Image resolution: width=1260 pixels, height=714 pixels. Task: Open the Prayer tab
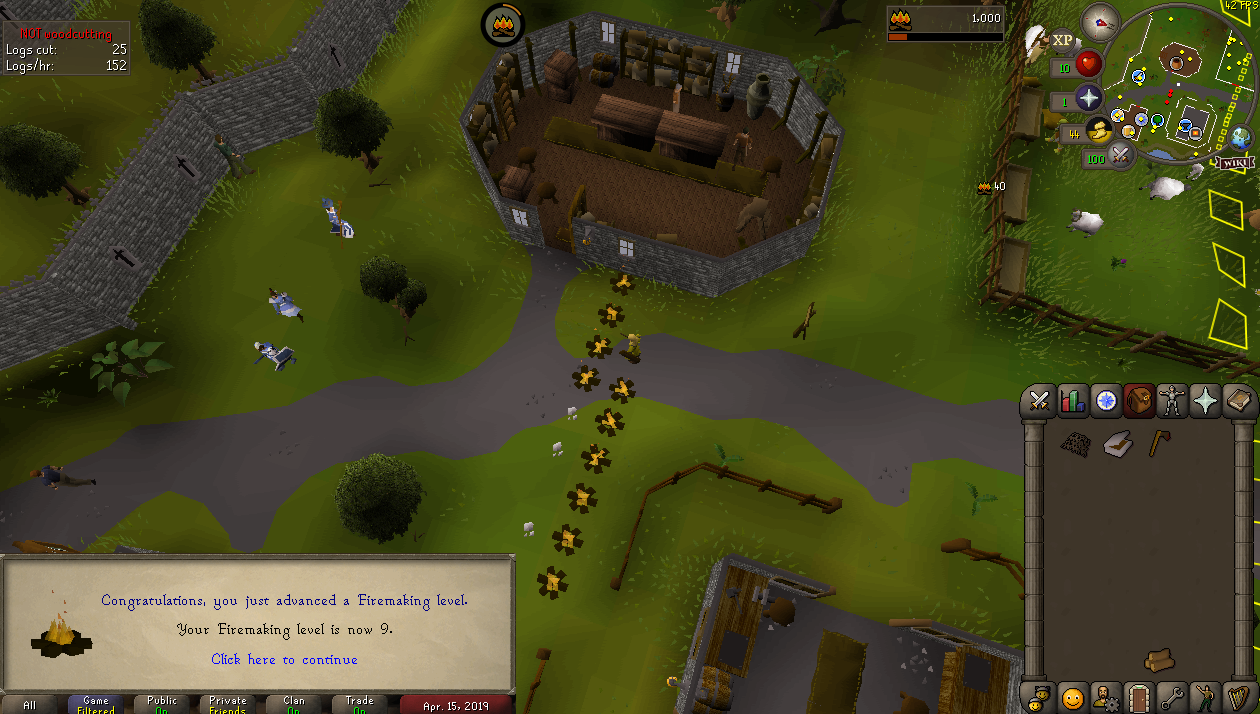click(x=1206, y=401)
